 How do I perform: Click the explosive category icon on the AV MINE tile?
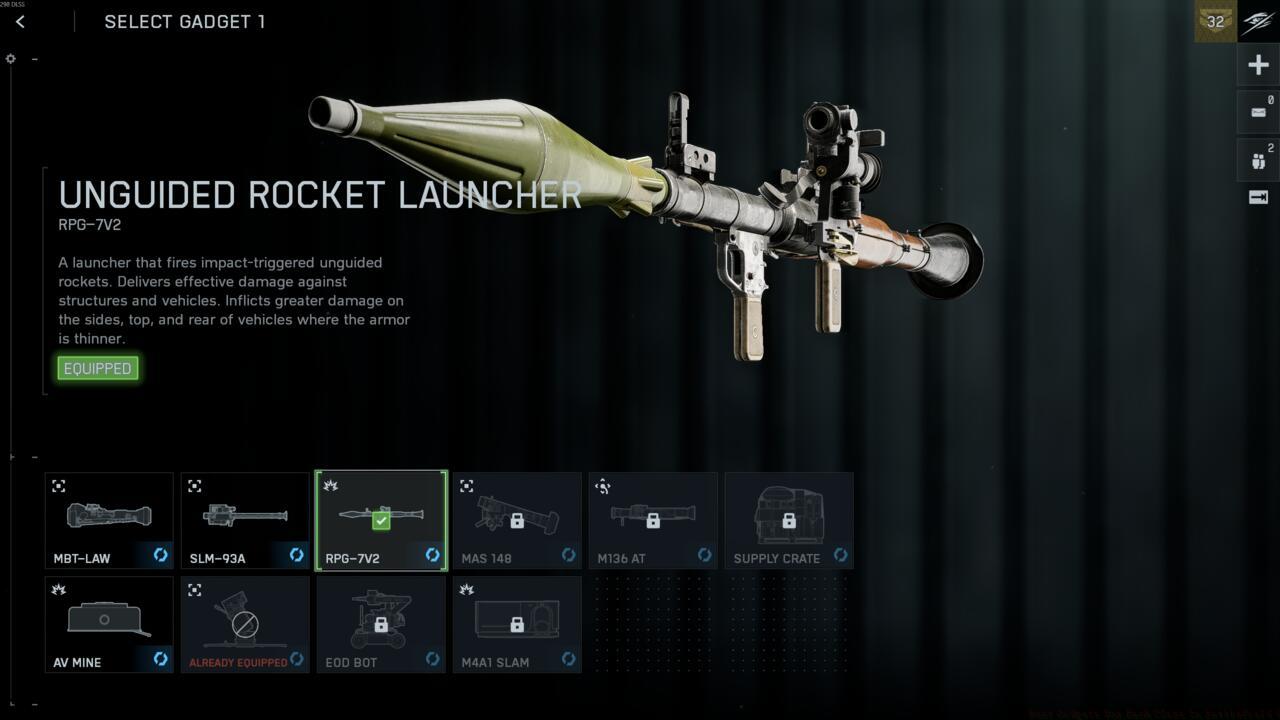point(57,590)
